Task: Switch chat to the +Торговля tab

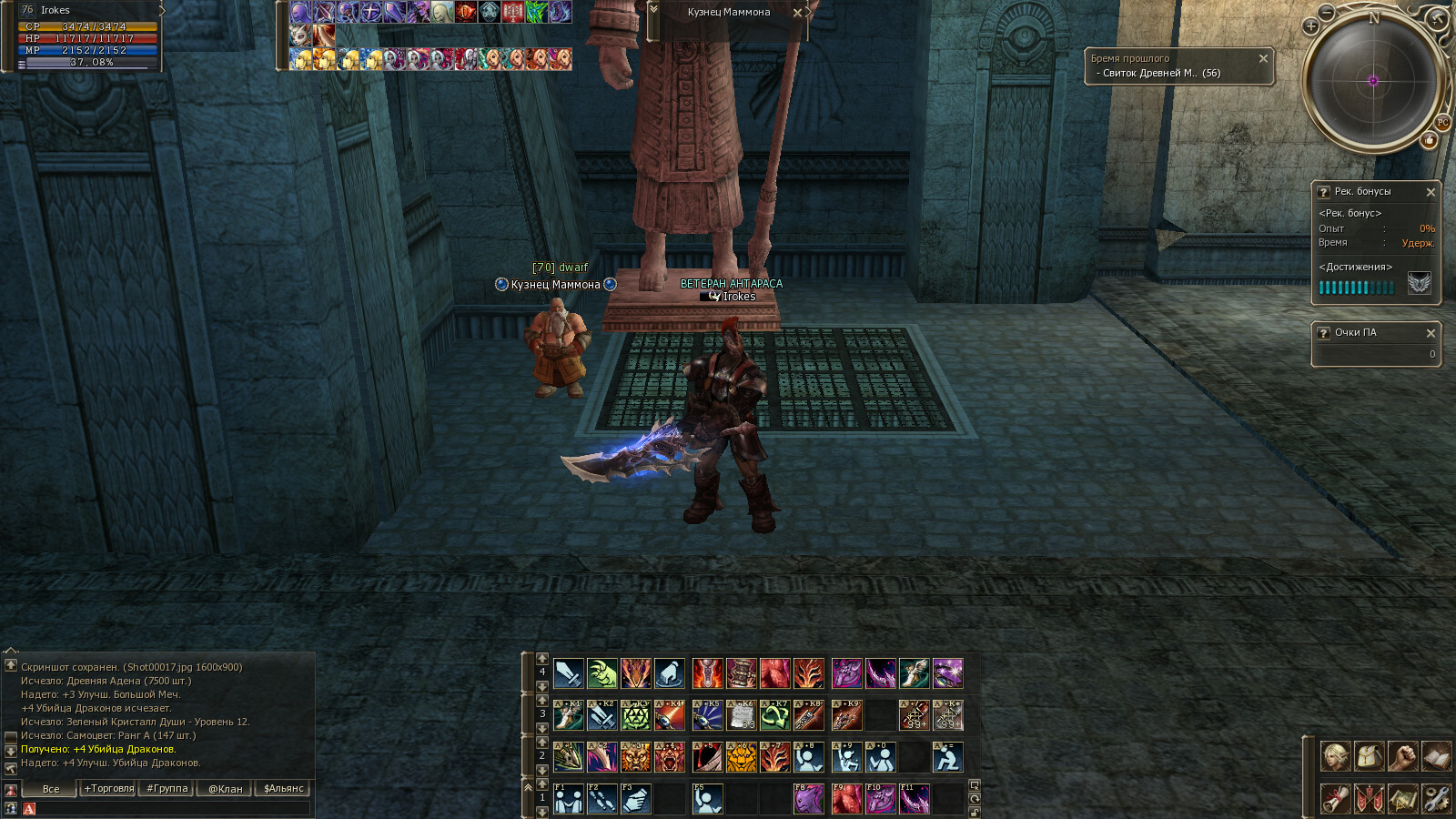Action: [x=109, y=788]
